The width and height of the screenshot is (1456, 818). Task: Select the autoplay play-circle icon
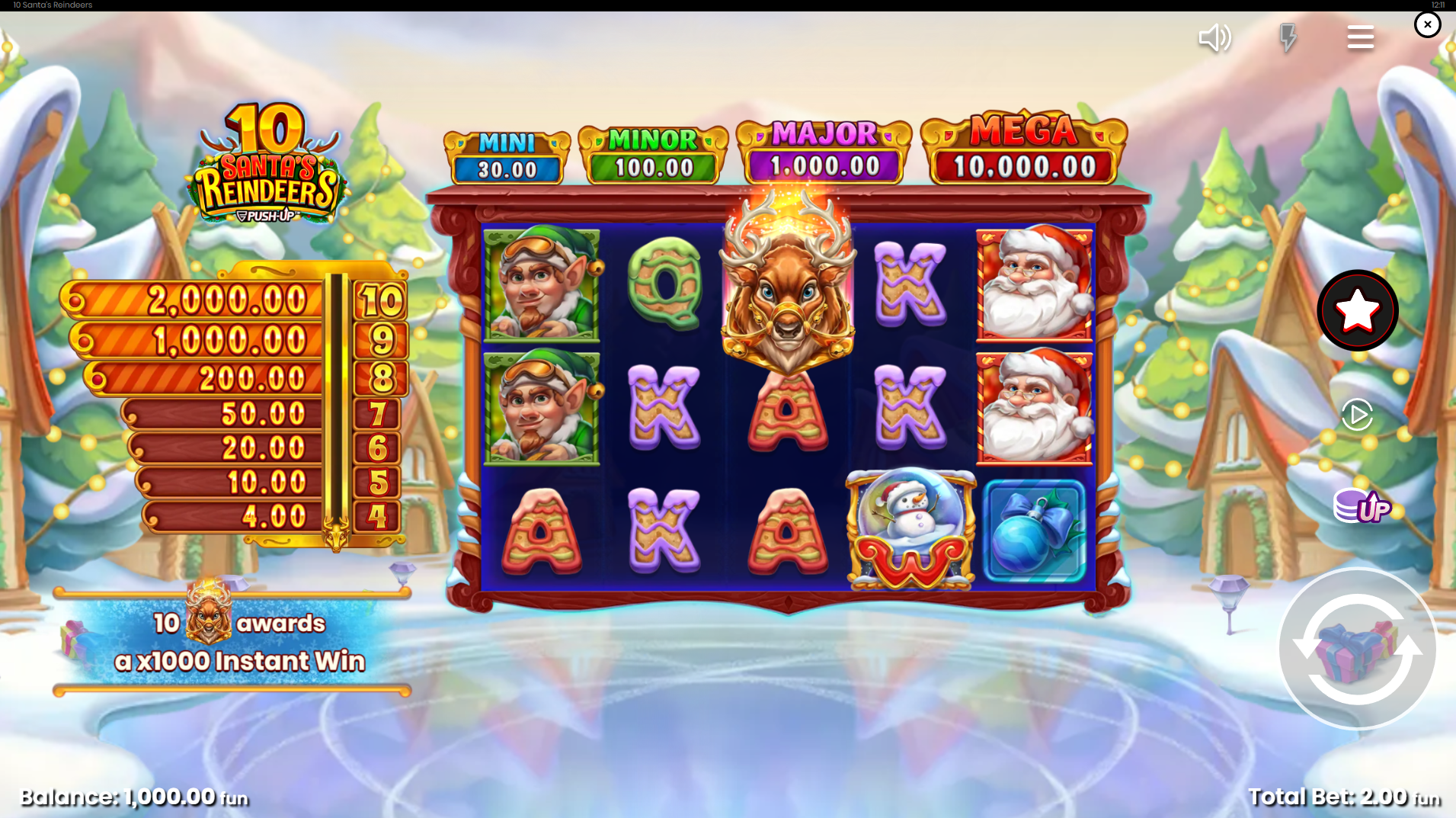pos(1356,415)
